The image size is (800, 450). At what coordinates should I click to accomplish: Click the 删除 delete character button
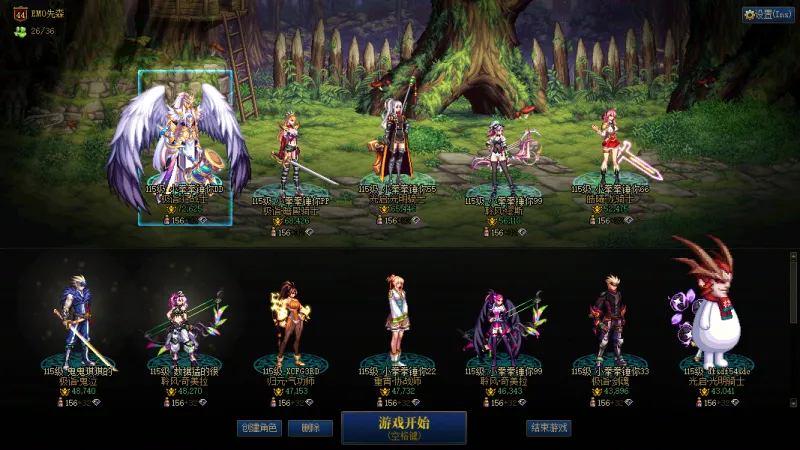coord(310,428)
